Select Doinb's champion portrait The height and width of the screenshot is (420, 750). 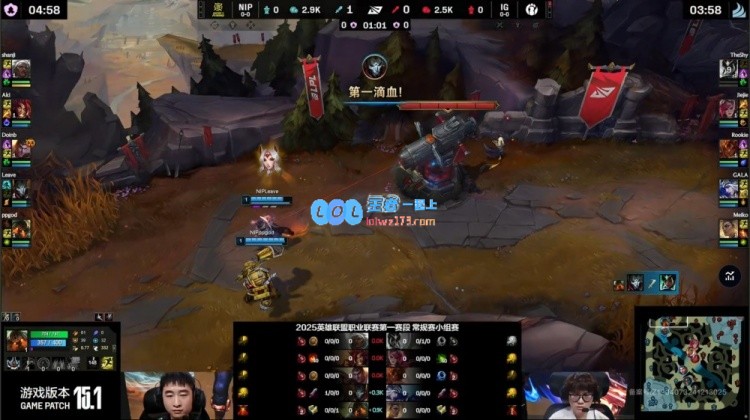click(x=21, y=149)
